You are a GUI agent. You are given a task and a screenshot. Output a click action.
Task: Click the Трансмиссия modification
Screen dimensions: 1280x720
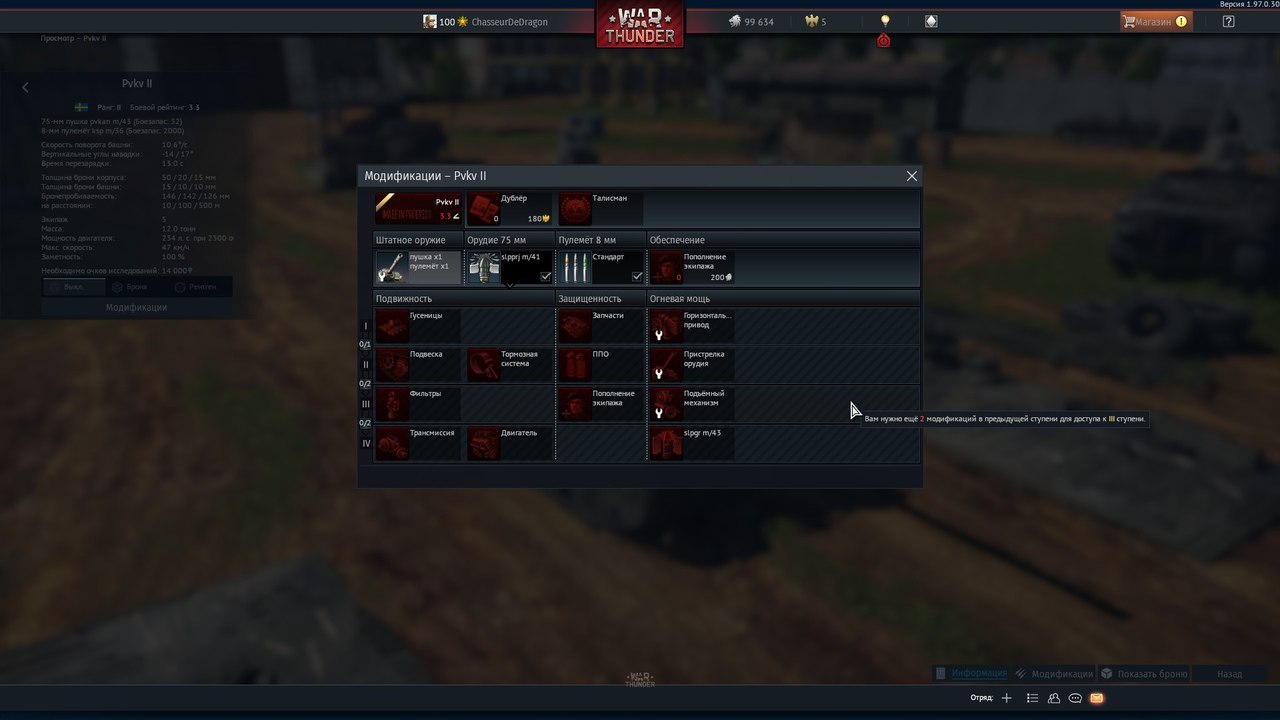(x=418, y=443)
